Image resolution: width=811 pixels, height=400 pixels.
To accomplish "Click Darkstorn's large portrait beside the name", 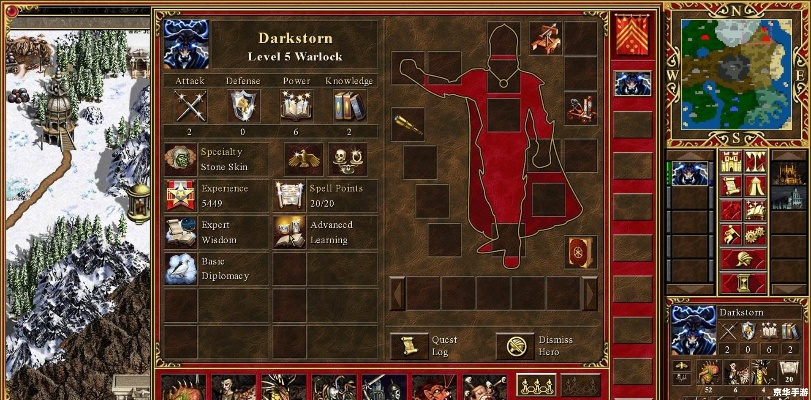I will 186,44.
